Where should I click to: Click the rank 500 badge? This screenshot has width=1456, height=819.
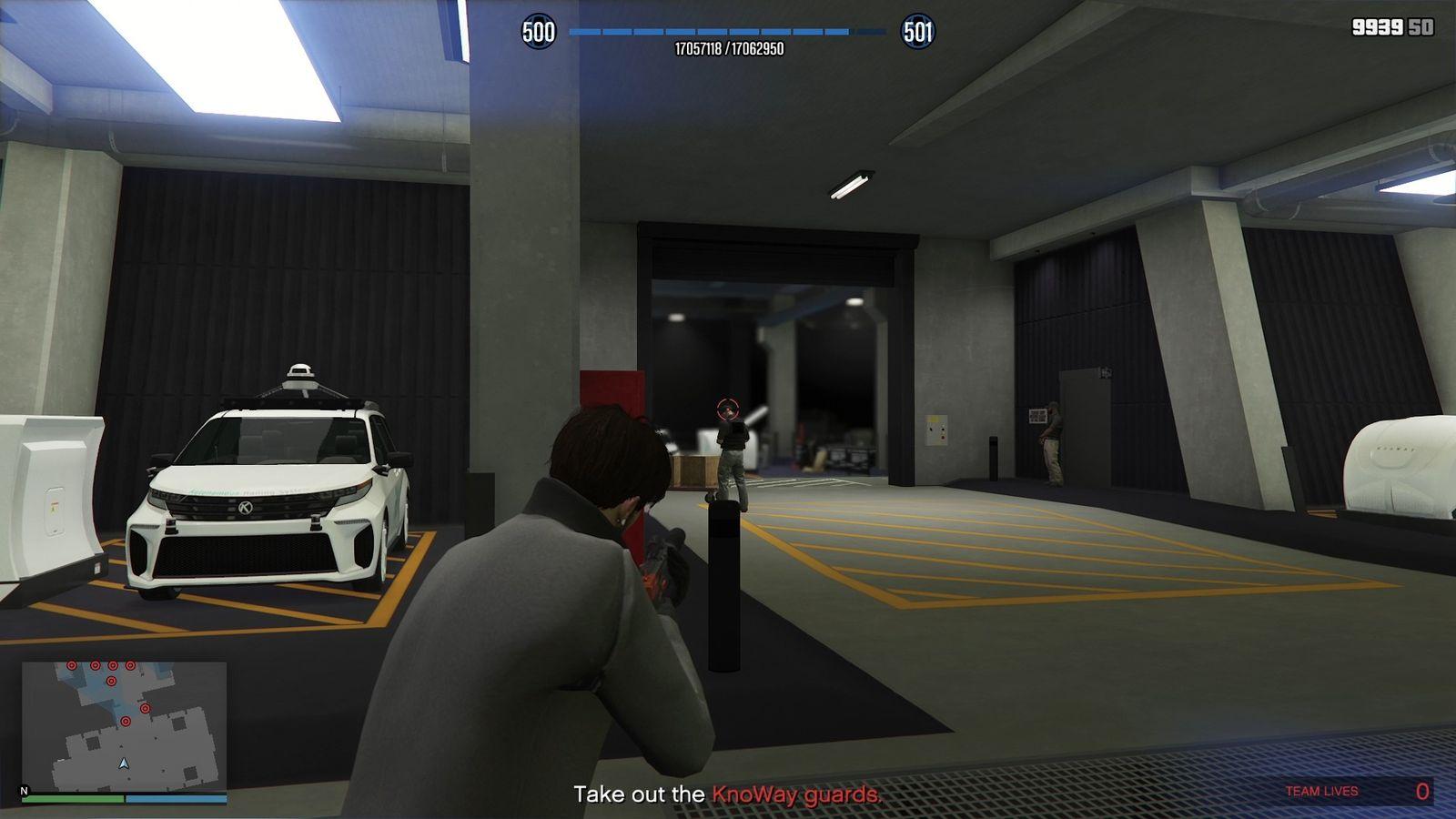click(541, 30)
